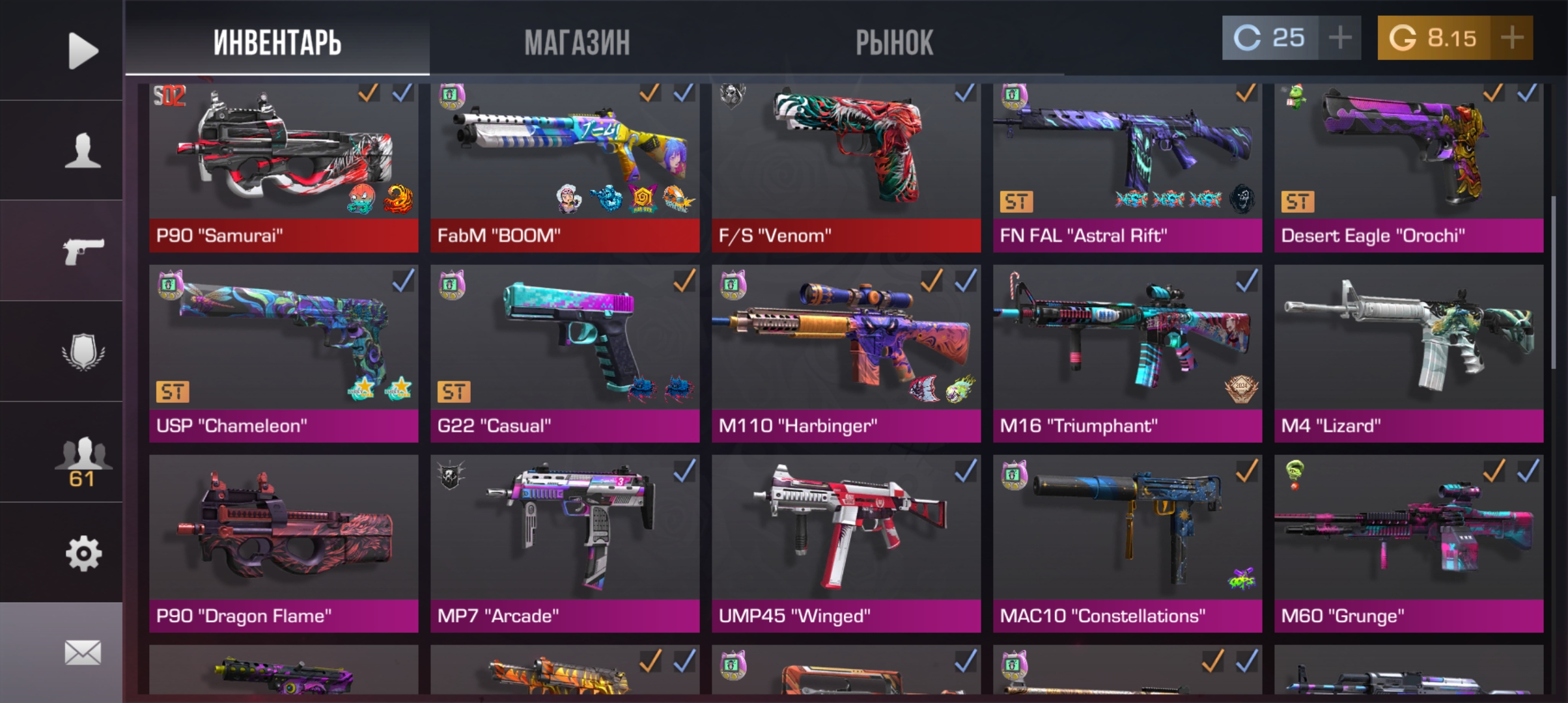Add more gold G currency

1512,38
